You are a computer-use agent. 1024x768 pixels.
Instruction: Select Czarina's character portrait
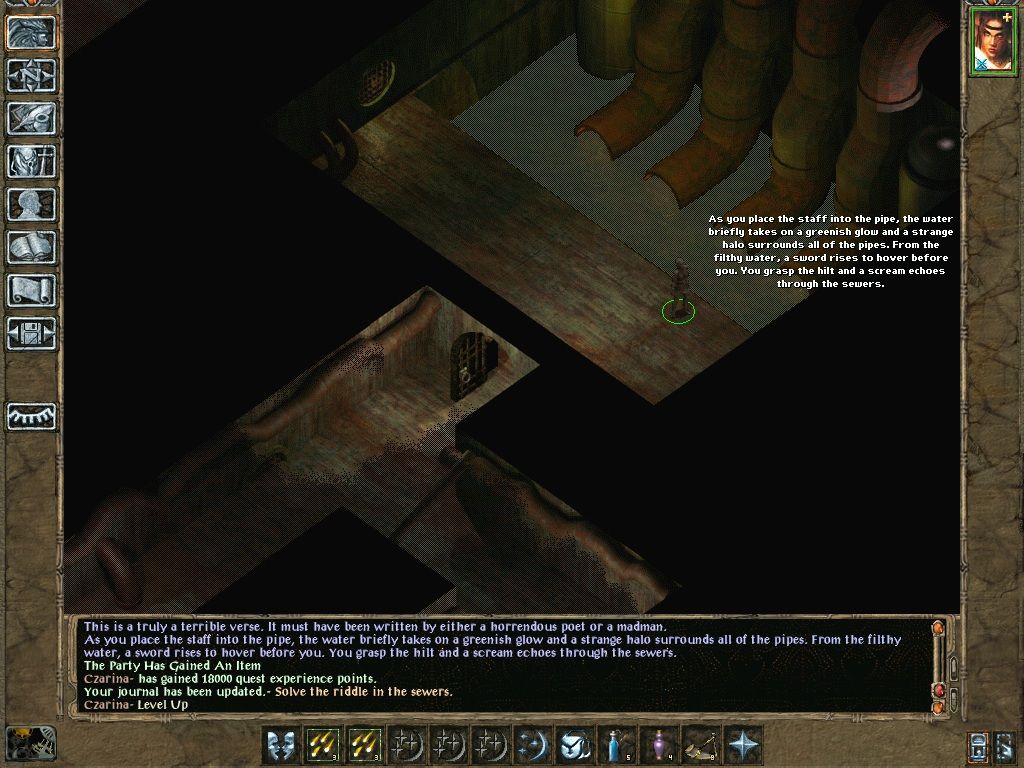pyautogui.click(x=991, y=42)
